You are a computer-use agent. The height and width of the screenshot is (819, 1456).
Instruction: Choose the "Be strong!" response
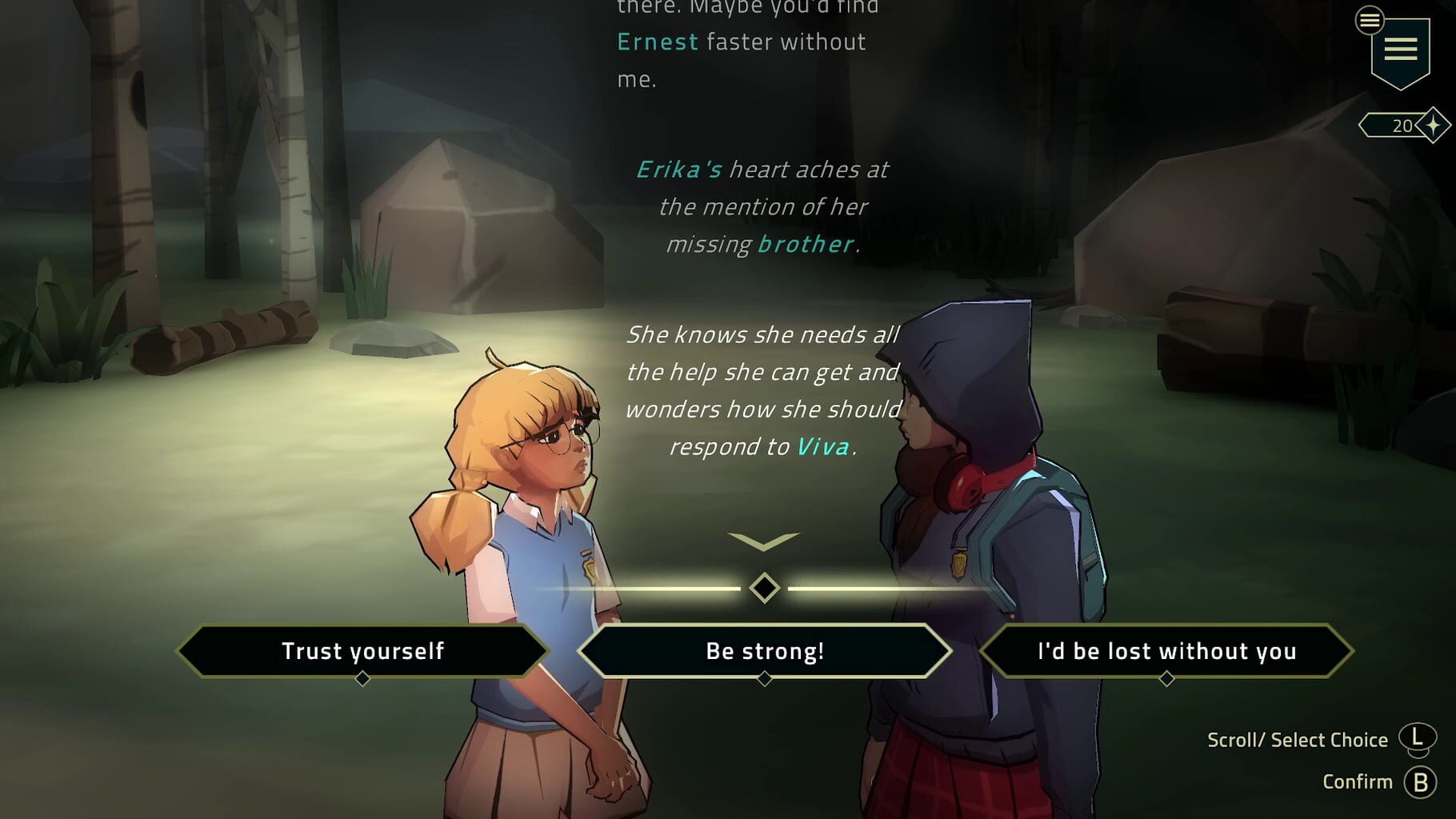[x=765, y=651]
